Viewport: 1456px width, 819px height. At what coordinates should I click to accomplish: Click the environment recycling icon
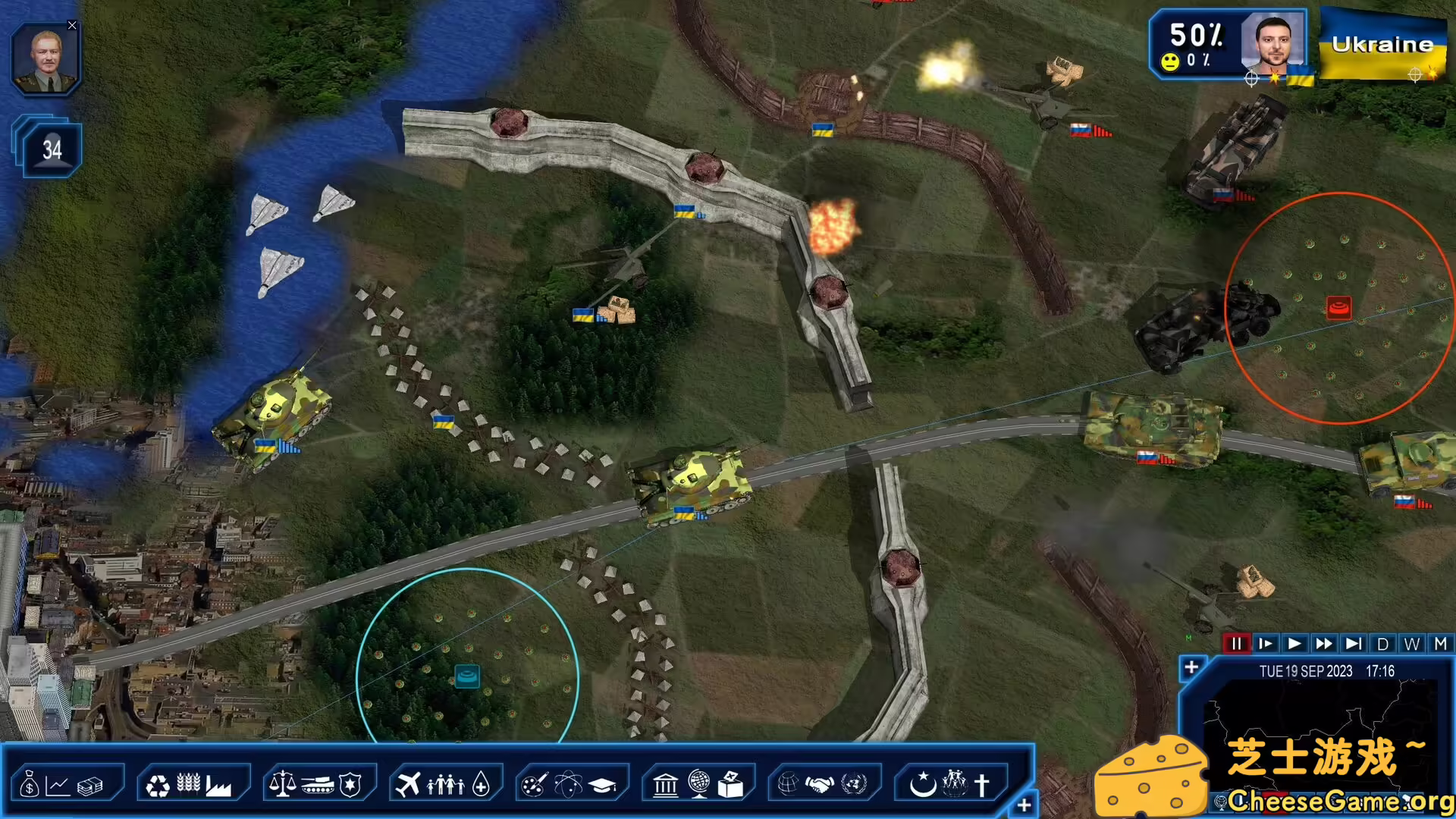coord(156,784)
